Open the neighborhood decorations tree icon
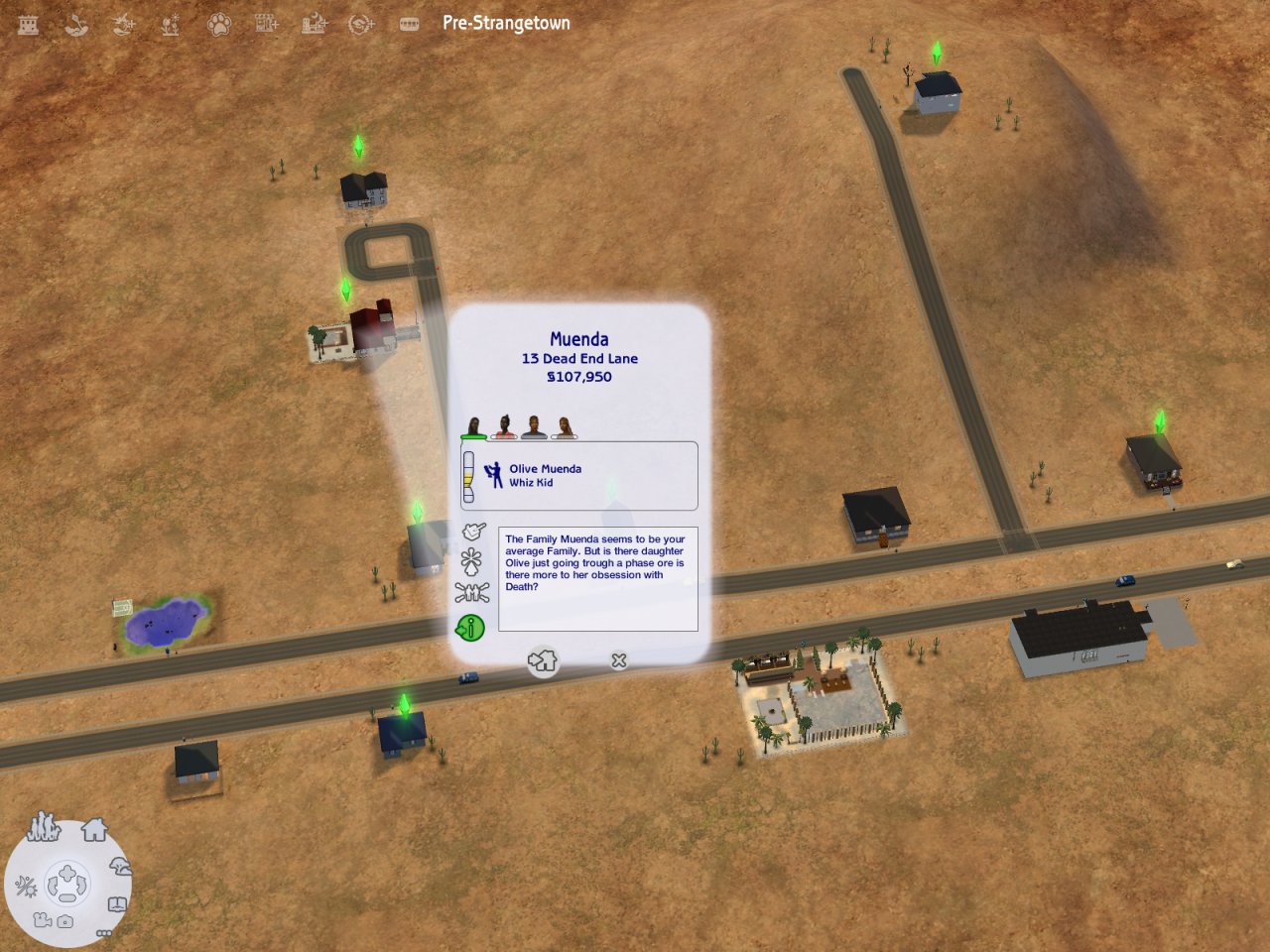 (120, 868)
